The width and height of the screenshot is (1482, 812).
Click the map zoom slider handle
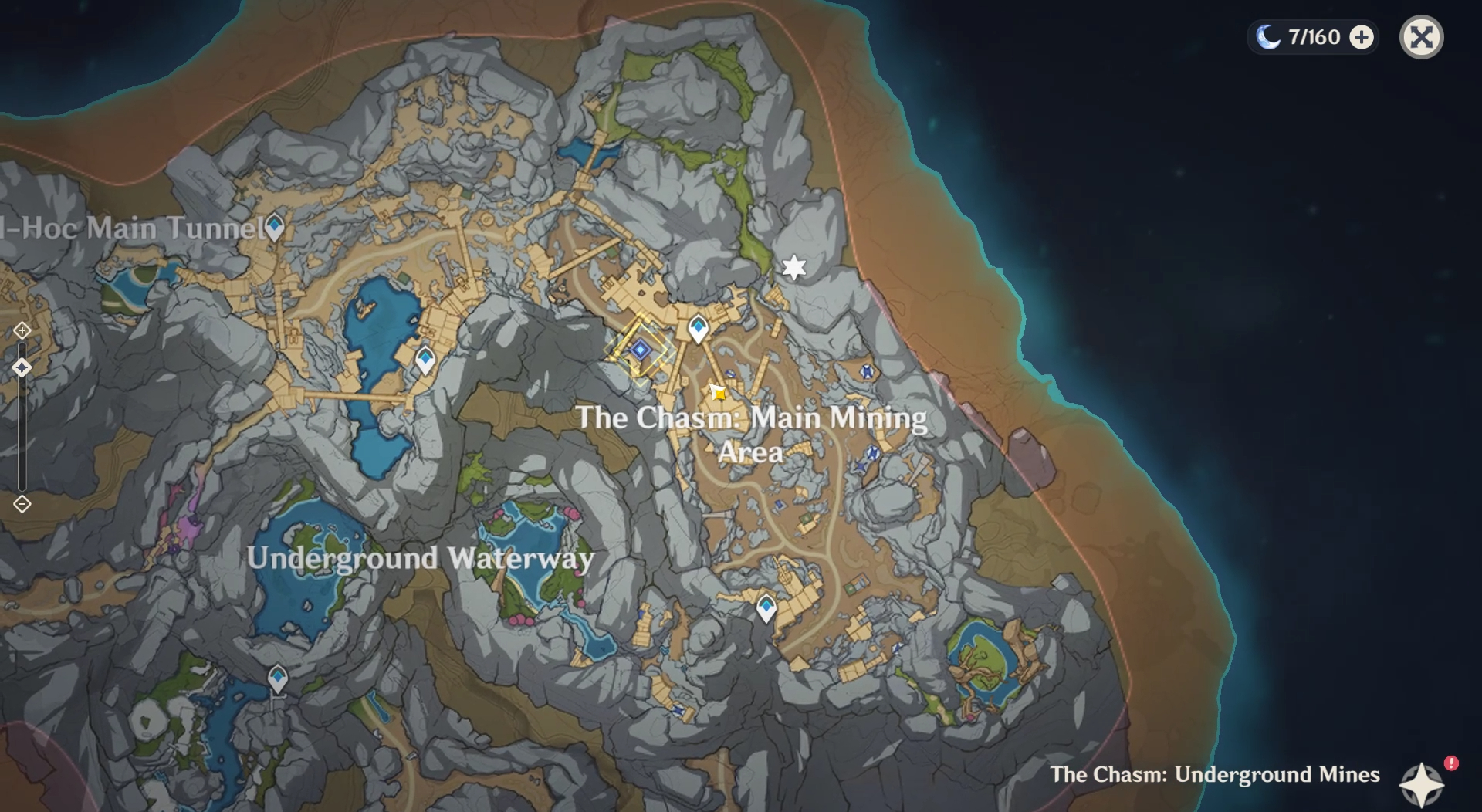(22, 367)
